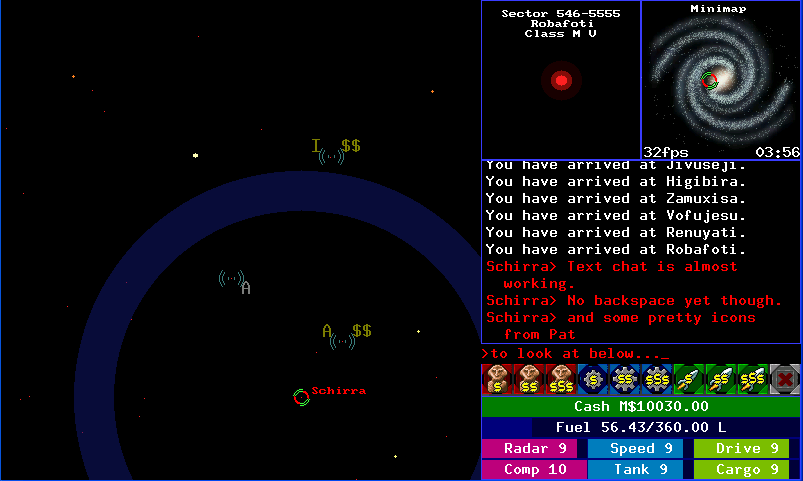This screenshot has height=481, width=803.
Task: Focus the chat text input line
Action: click(640, 353)
